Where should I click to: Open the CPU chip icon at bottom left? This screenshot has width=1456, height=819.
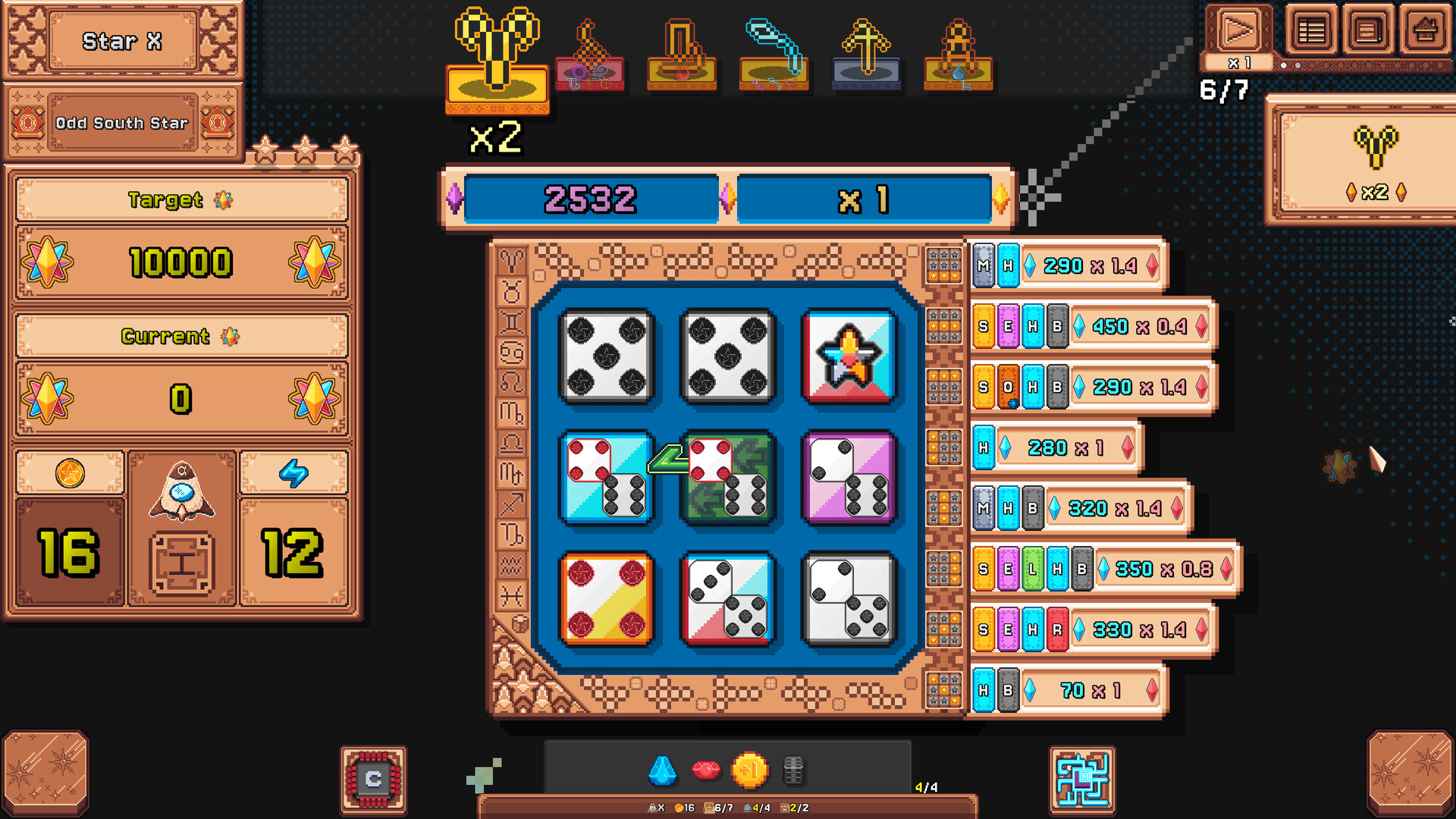(x=372, y=779)
